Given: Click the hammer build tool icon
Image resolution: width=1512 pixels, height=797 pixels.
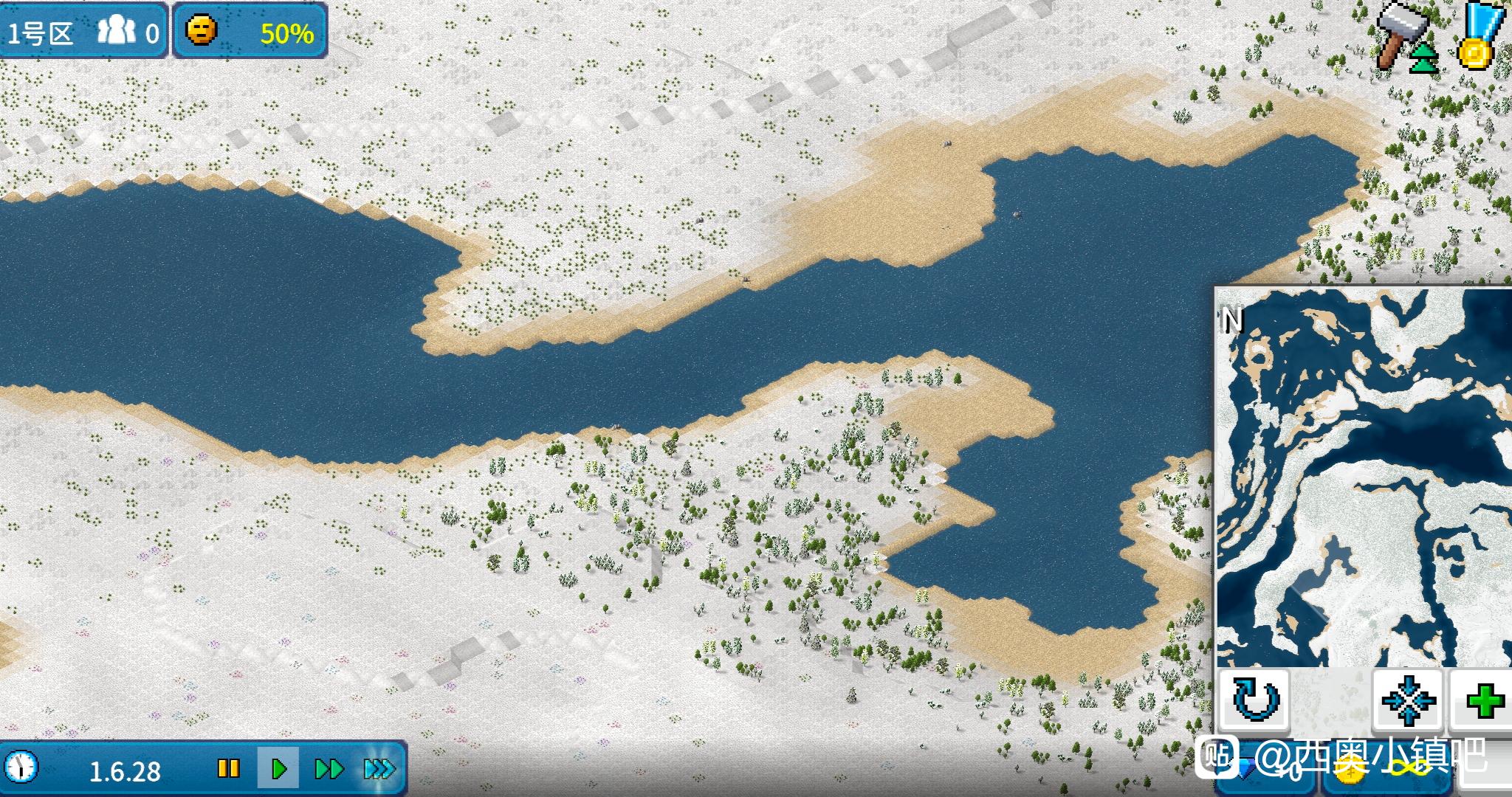Looking at the screenshot, I should [x=1402, y=37].
